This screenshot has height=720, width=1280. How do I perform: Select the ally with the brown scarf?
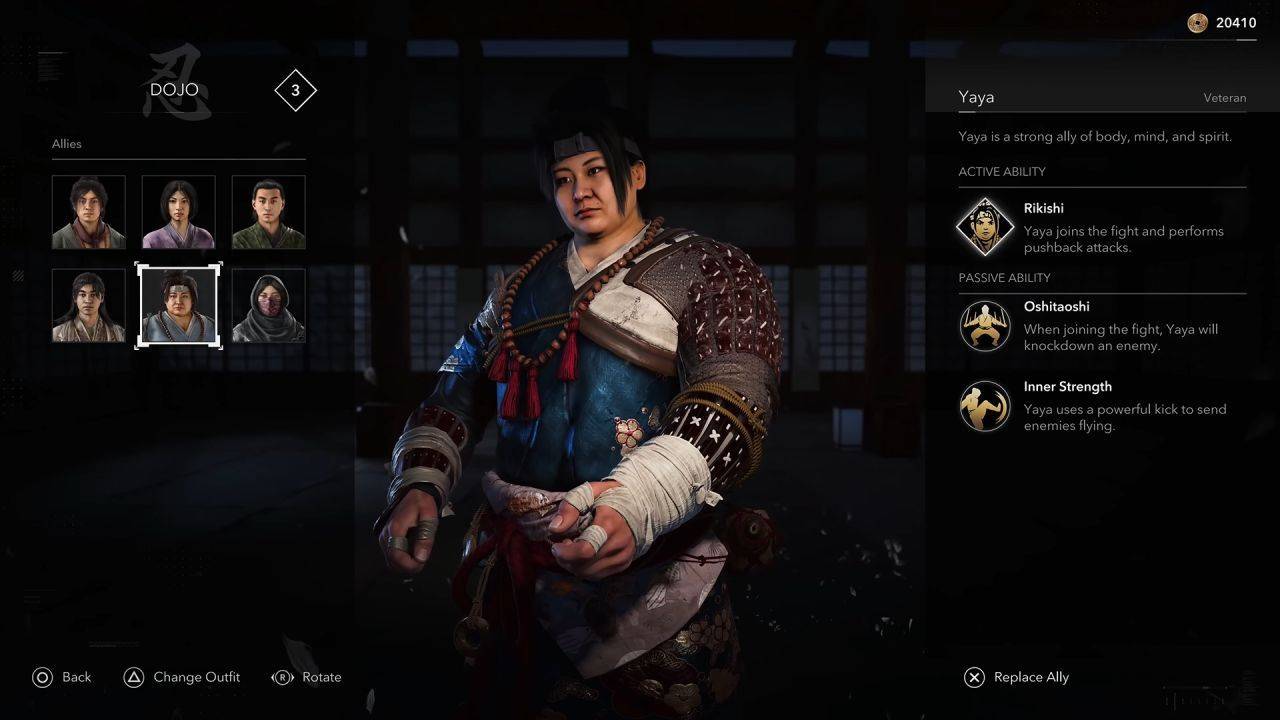(89, 212)
